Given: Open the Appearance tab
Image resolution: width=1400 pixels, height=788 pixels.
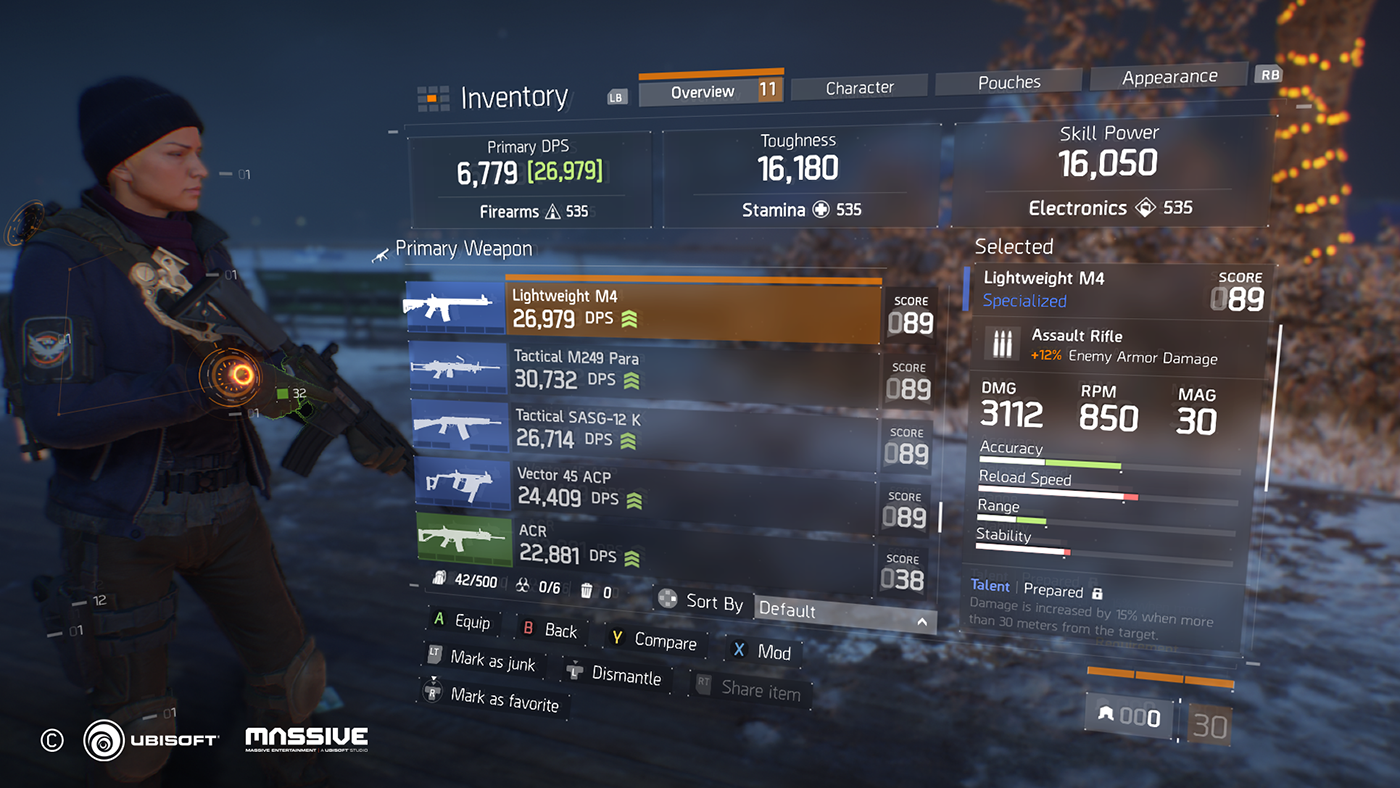Looking at the screenshot, I should click(1169, 77).
